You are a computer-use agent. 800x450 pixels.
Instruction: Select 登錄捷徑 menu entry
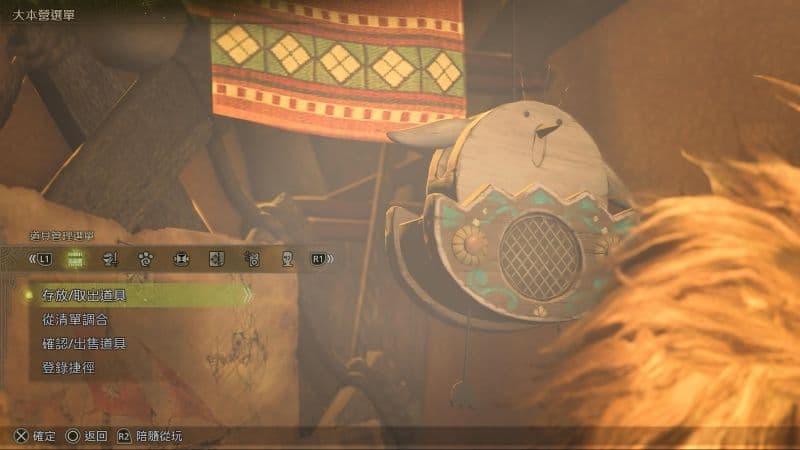[69, 367]
